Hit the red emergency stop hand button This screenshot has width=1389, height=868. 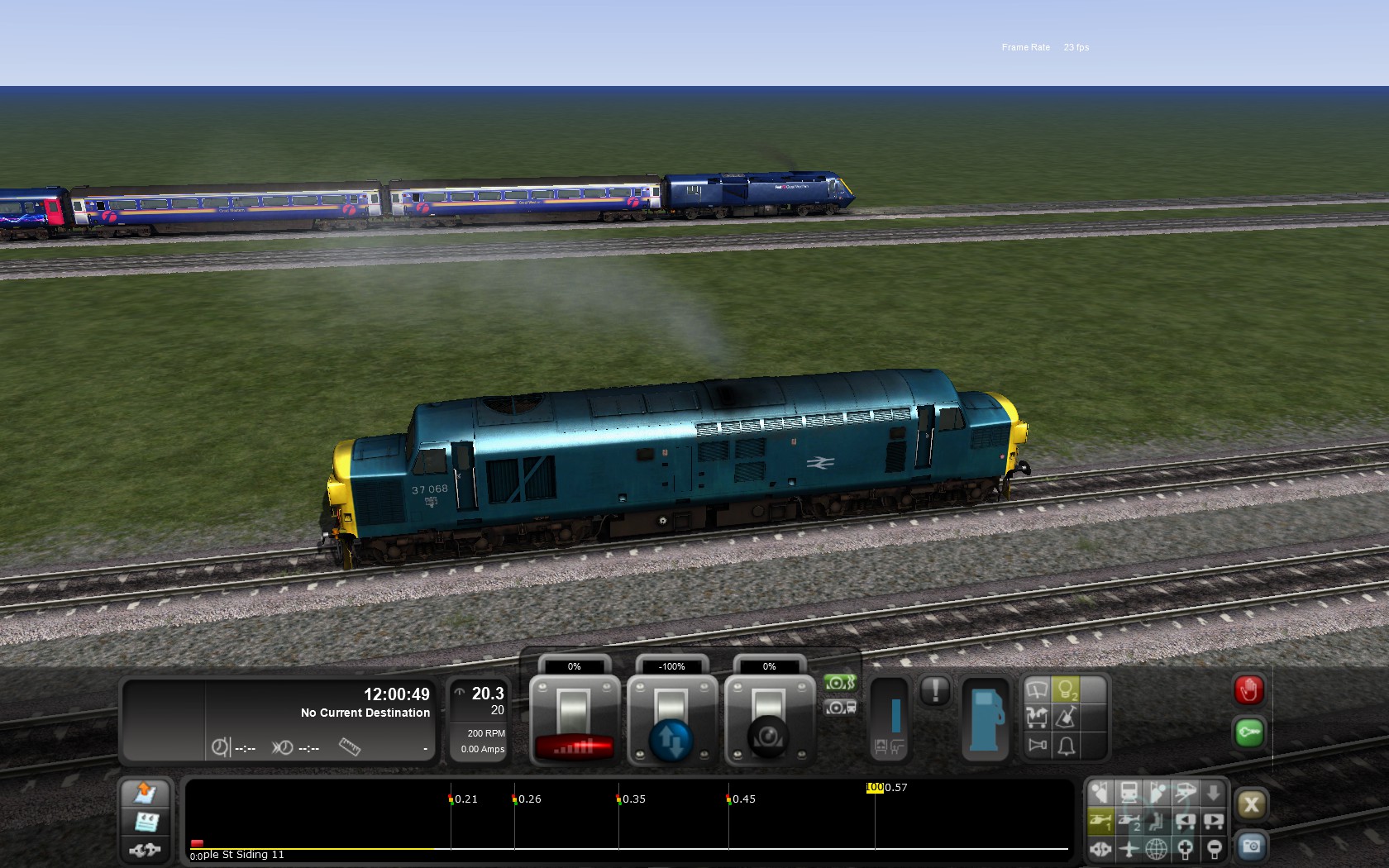click(x=1248, y=690)
